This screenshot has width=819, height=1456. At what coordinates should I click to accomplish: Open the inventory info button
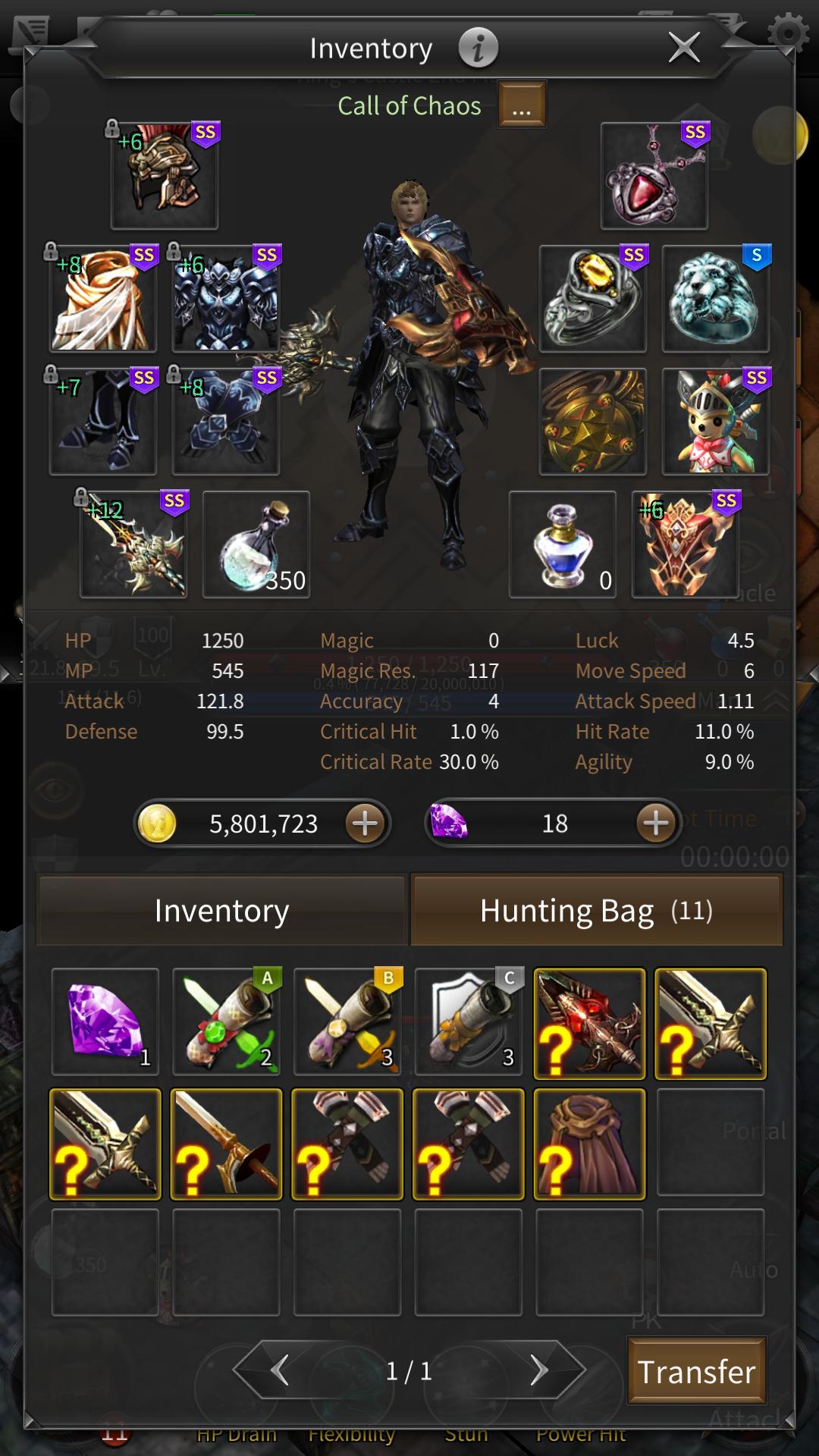(x=478, y=48)
